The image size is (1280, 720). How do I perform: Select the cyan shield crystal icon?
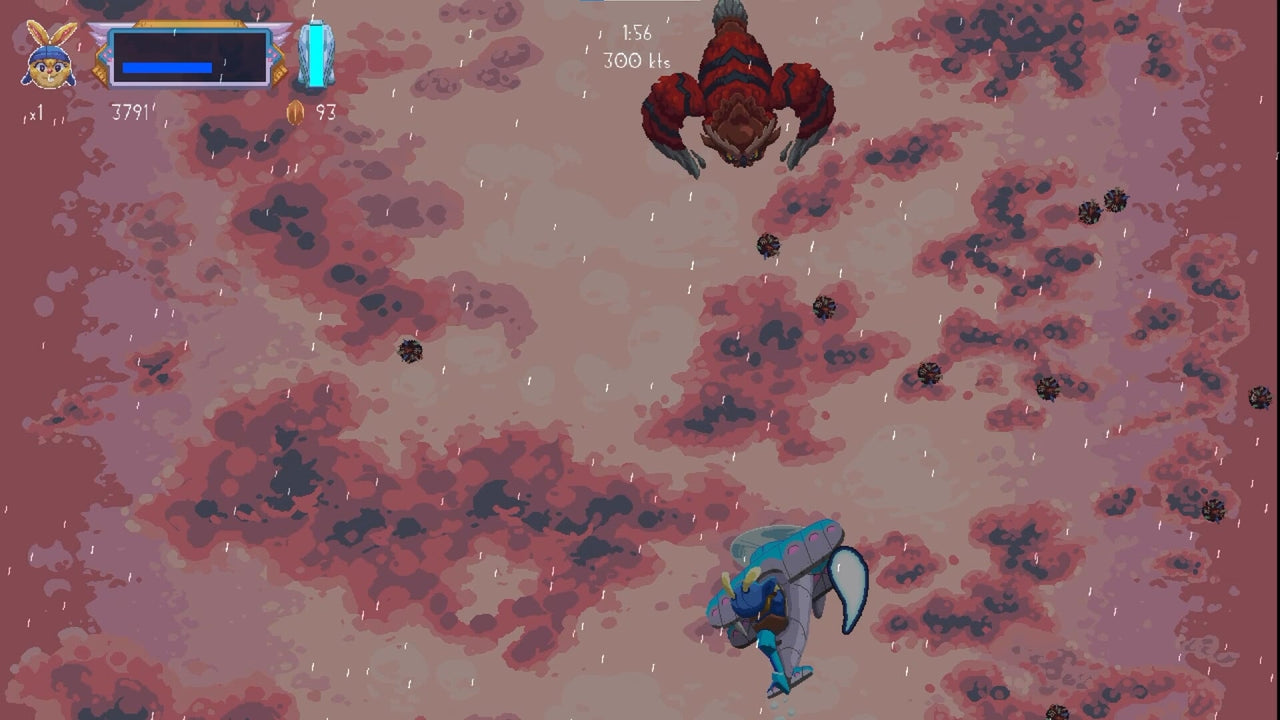(x=317, y=57)
